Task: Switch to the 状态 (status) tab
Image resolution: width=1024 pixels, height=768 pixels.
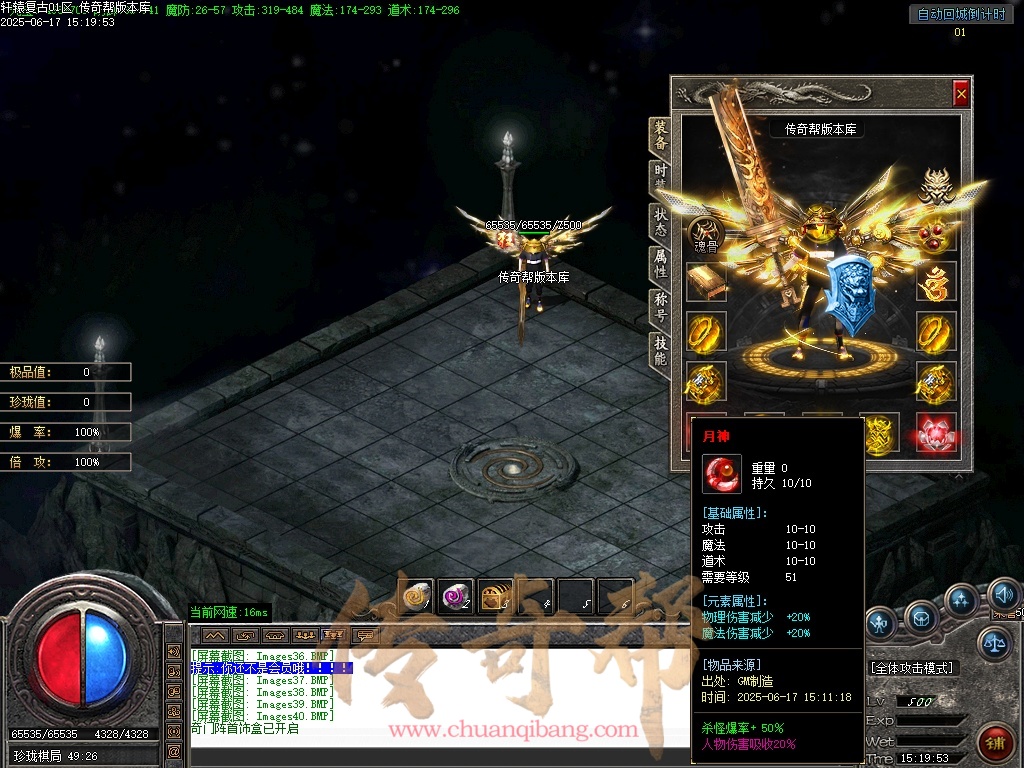Action: tap(661, 221)
